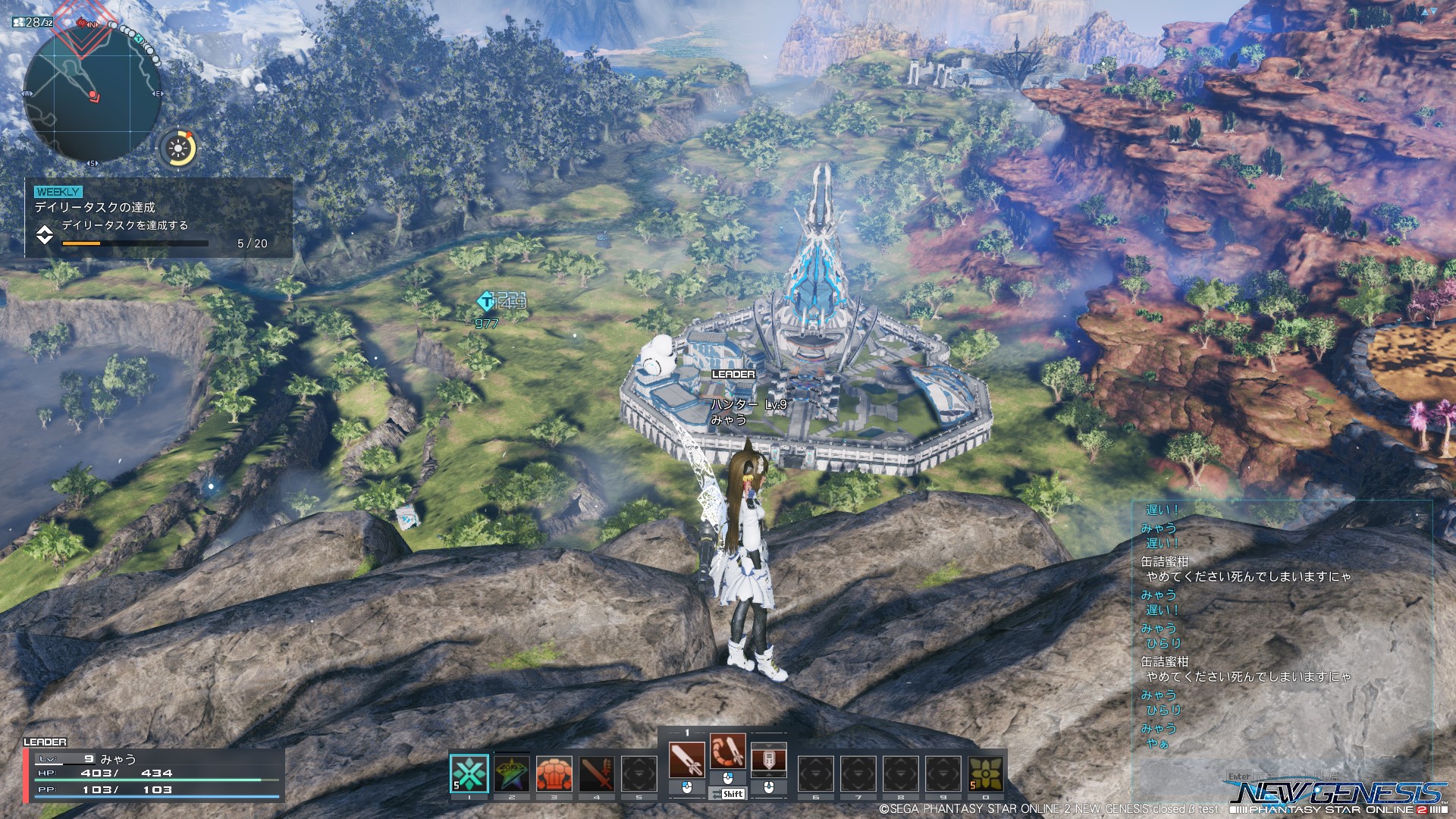
Task: Activate the red sword skill in slot 4
Action: tap(597, 773)
